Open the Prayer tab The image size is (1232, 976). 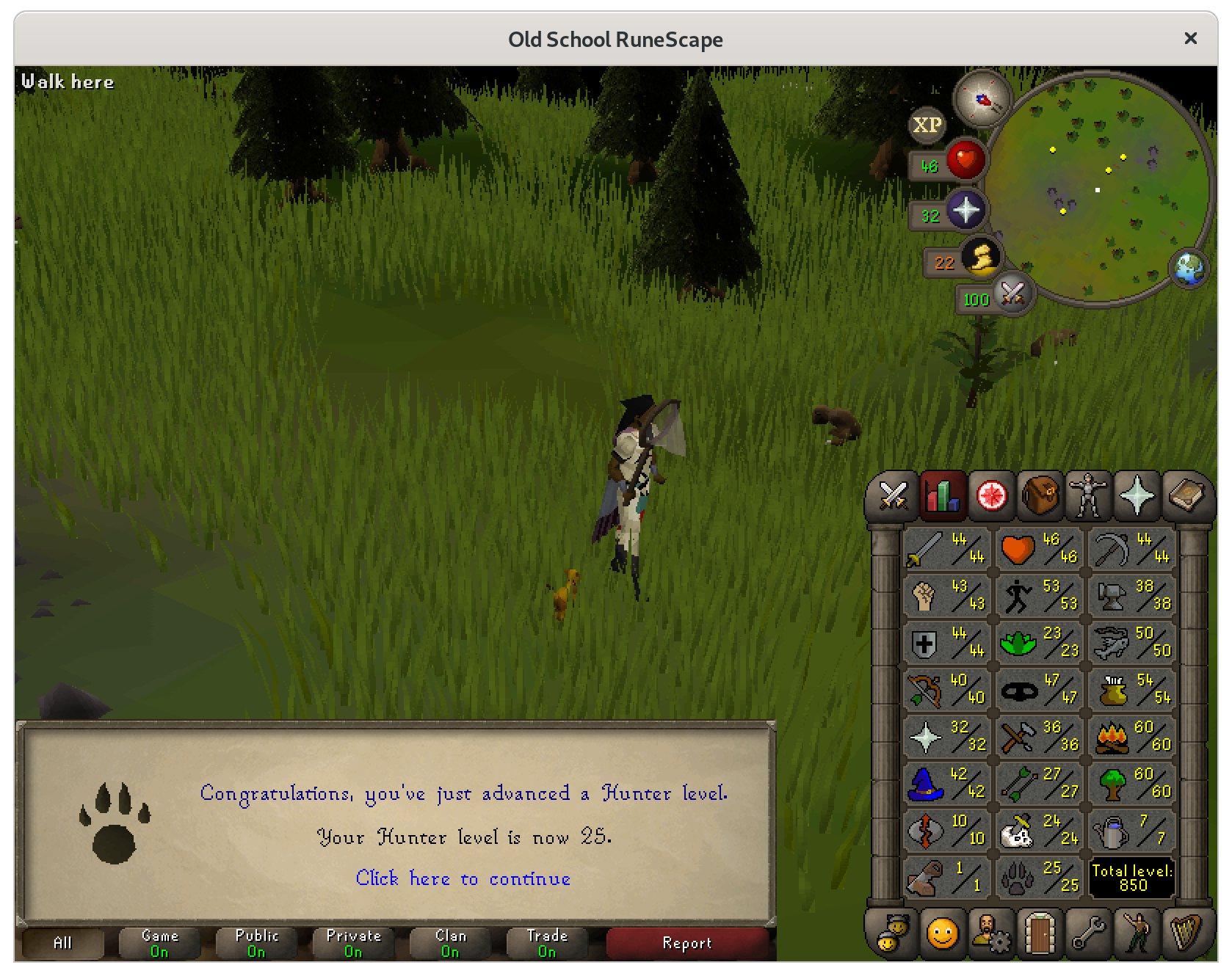pyautogui.click(x=1136, y=496)
